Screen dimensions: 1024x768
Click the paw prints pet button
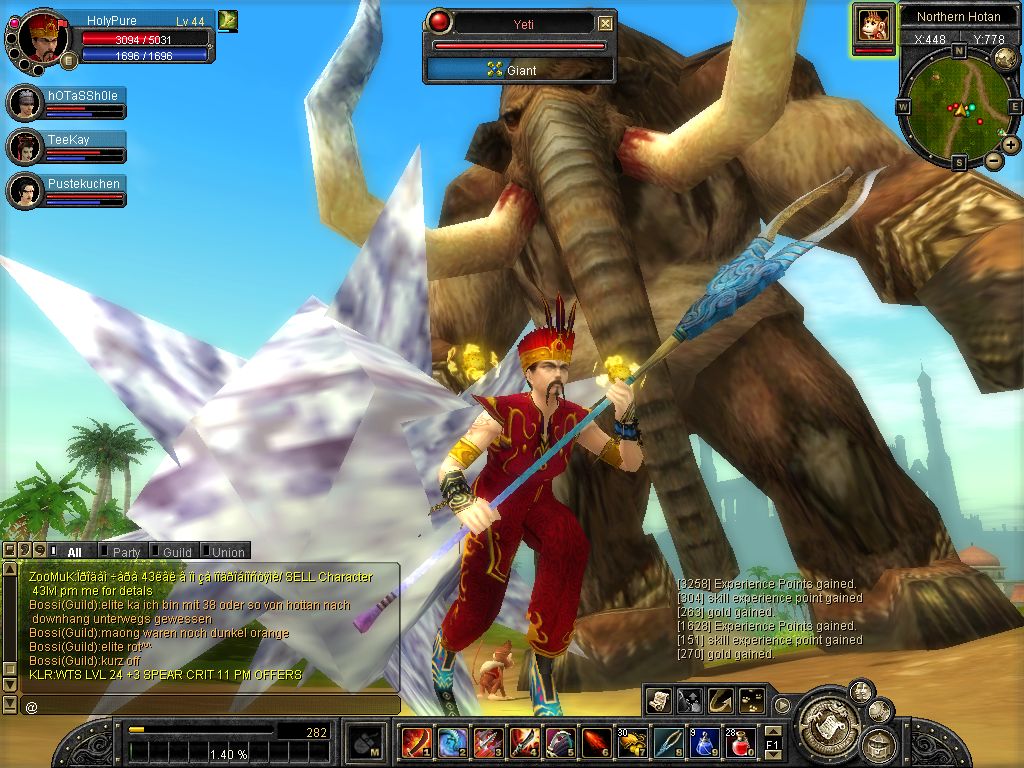pos(754,700)
